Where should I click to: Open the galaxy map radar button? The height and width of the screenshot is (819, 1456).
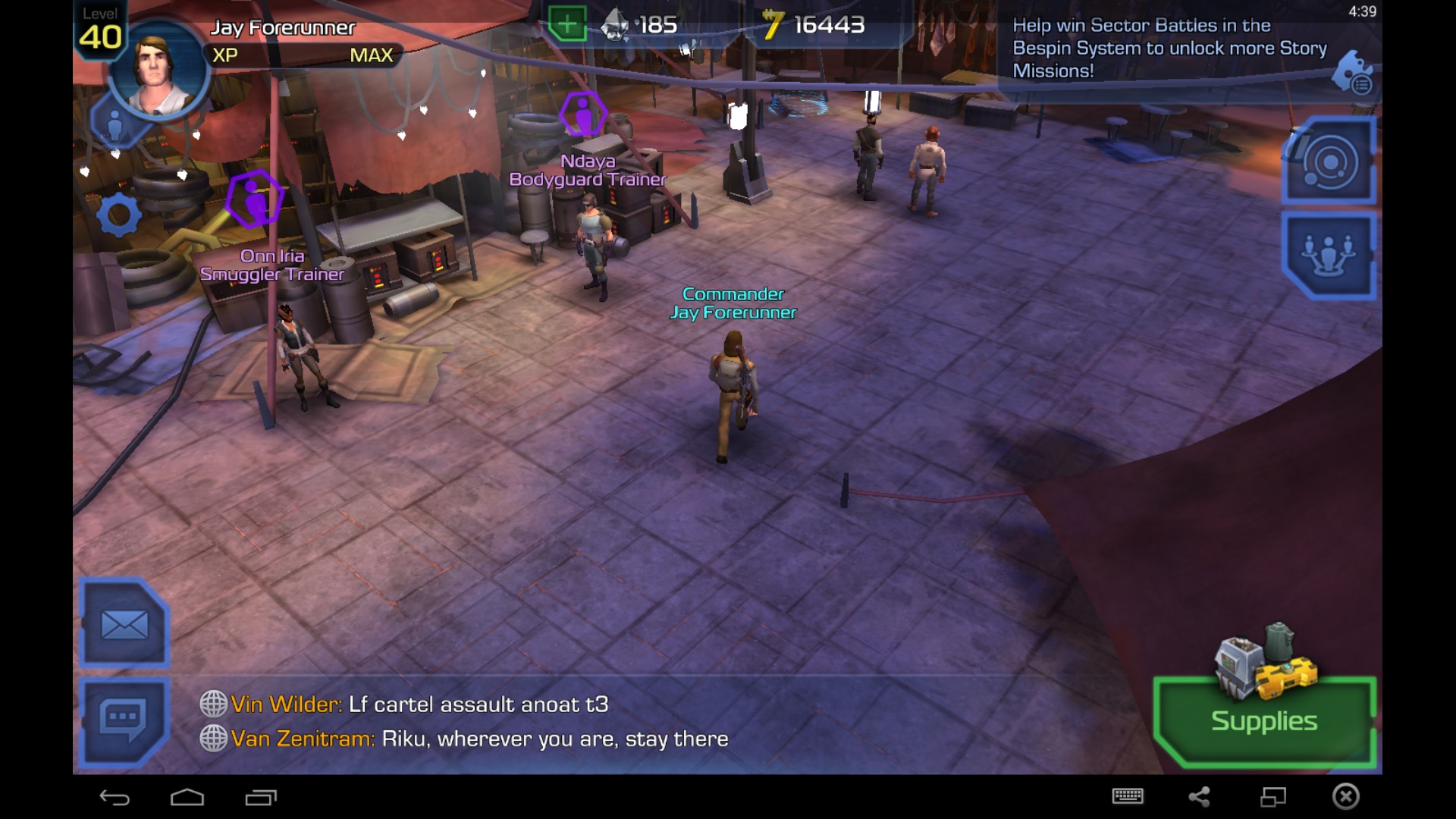(1329, 162)
